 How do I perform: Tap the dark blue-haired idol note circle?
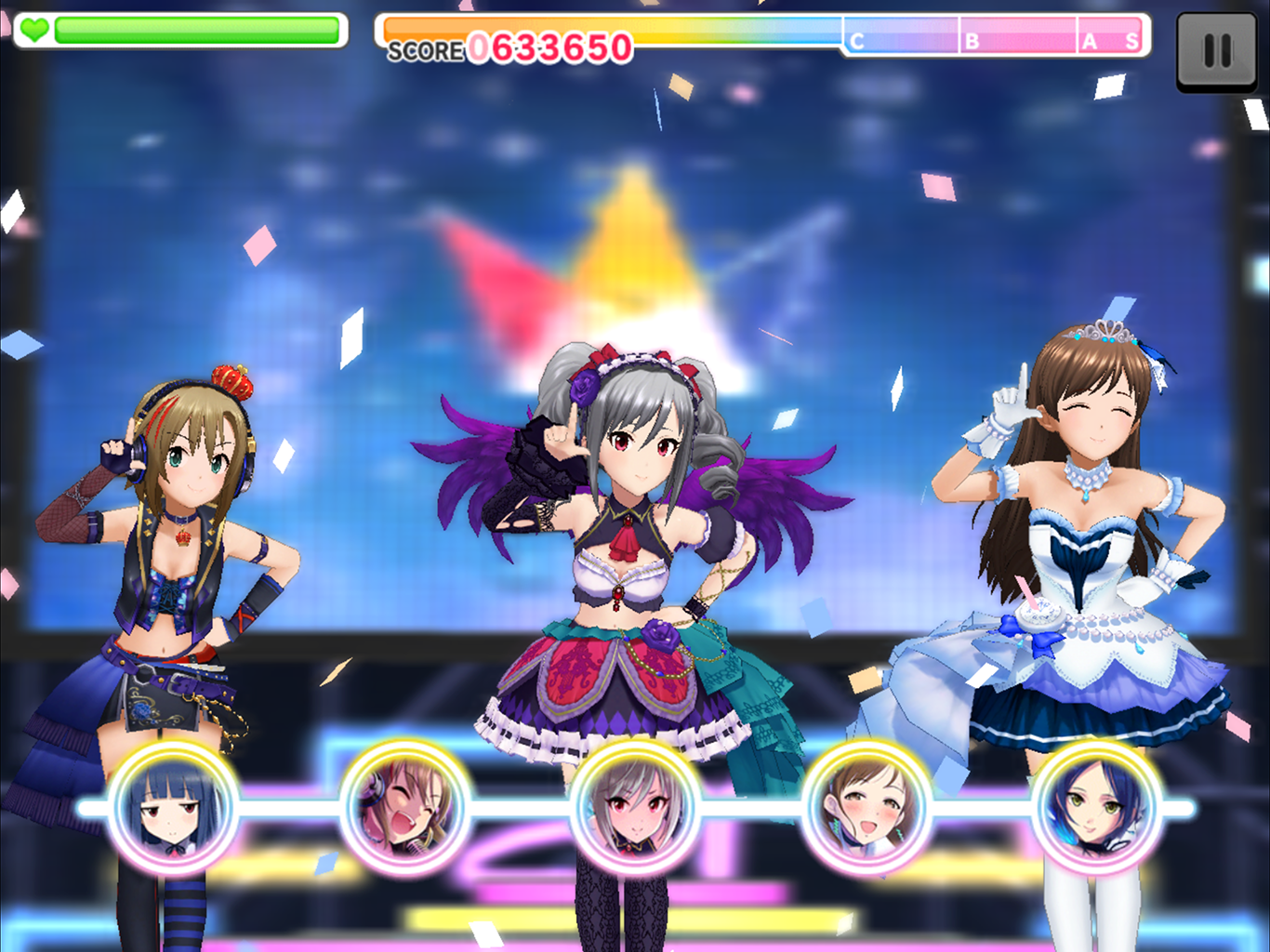[172, 807]
